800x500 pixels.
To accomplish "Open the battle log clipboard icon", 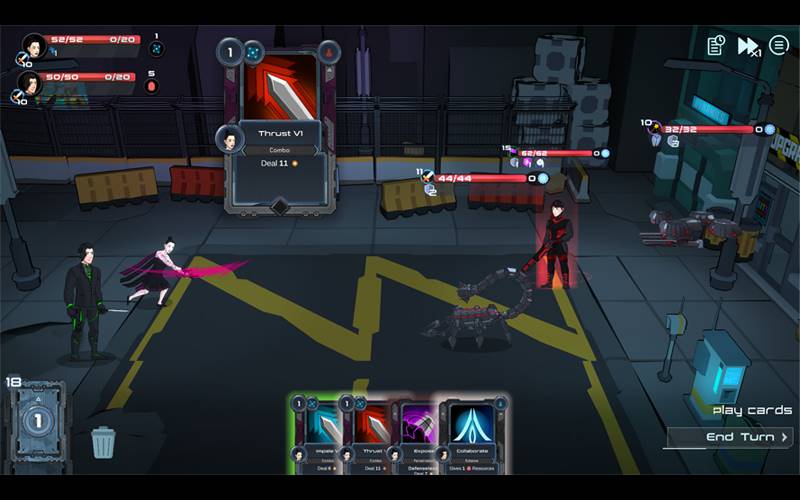I will (716, 45).
